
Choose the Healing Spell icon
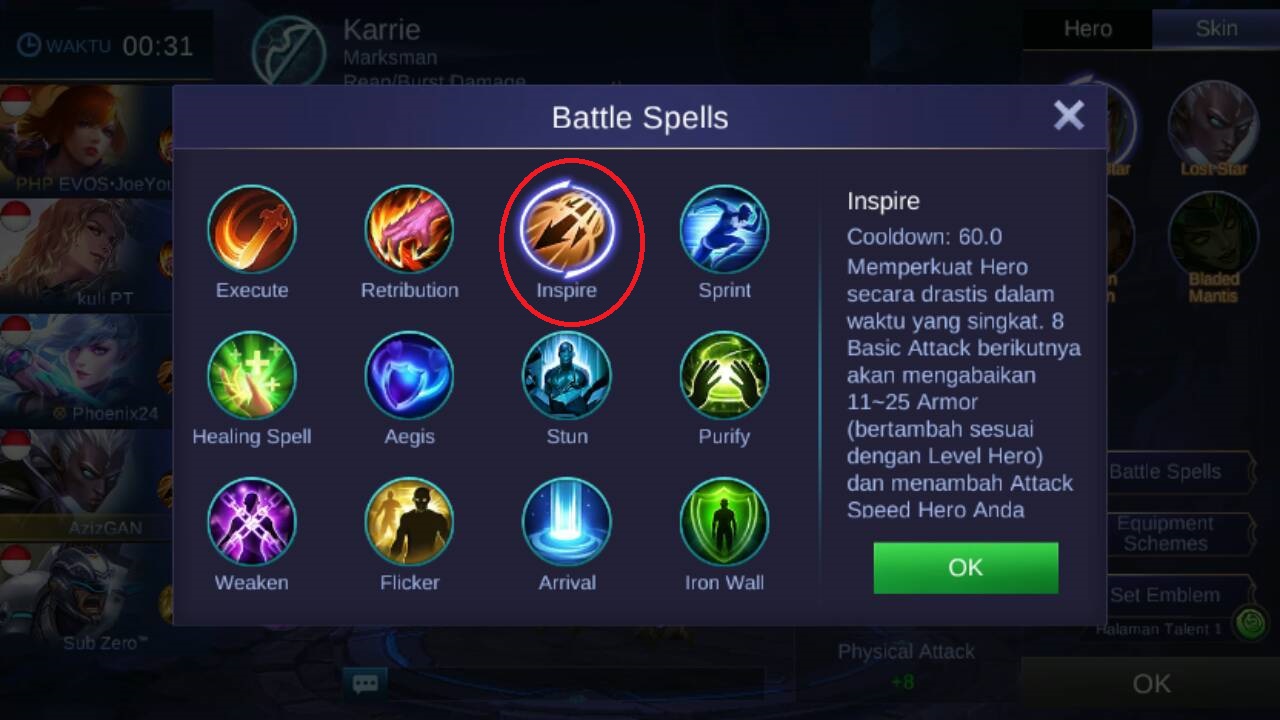tap(252, 376)
